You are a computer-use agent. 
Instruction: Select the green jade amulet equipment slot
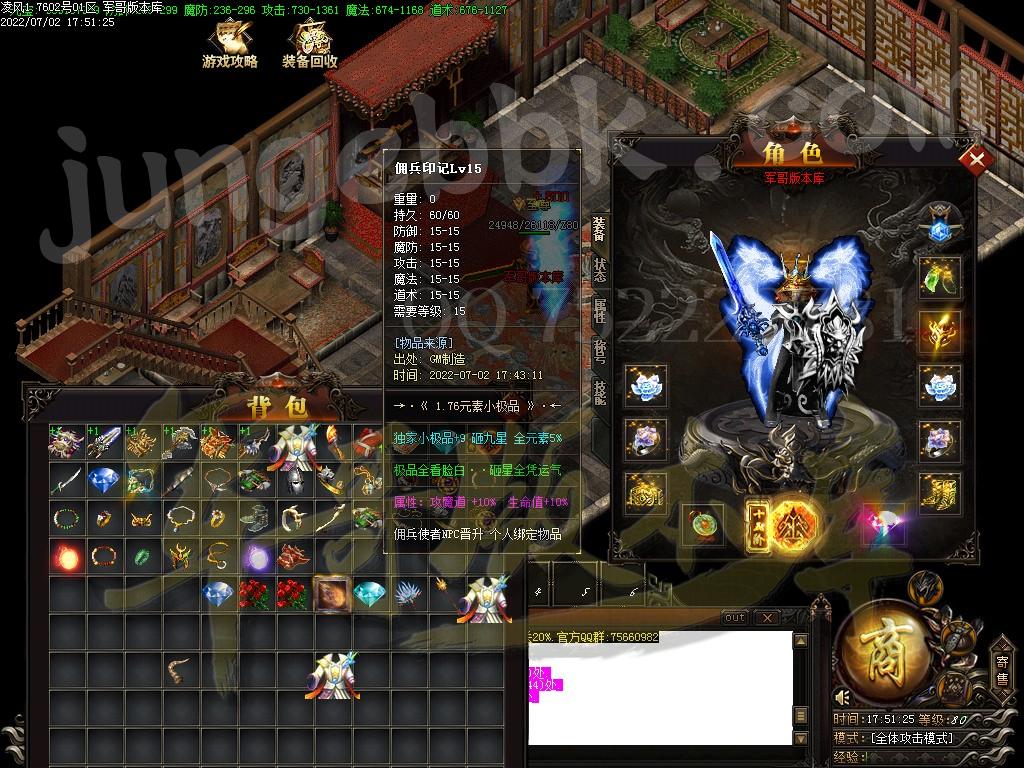(702, 523)
